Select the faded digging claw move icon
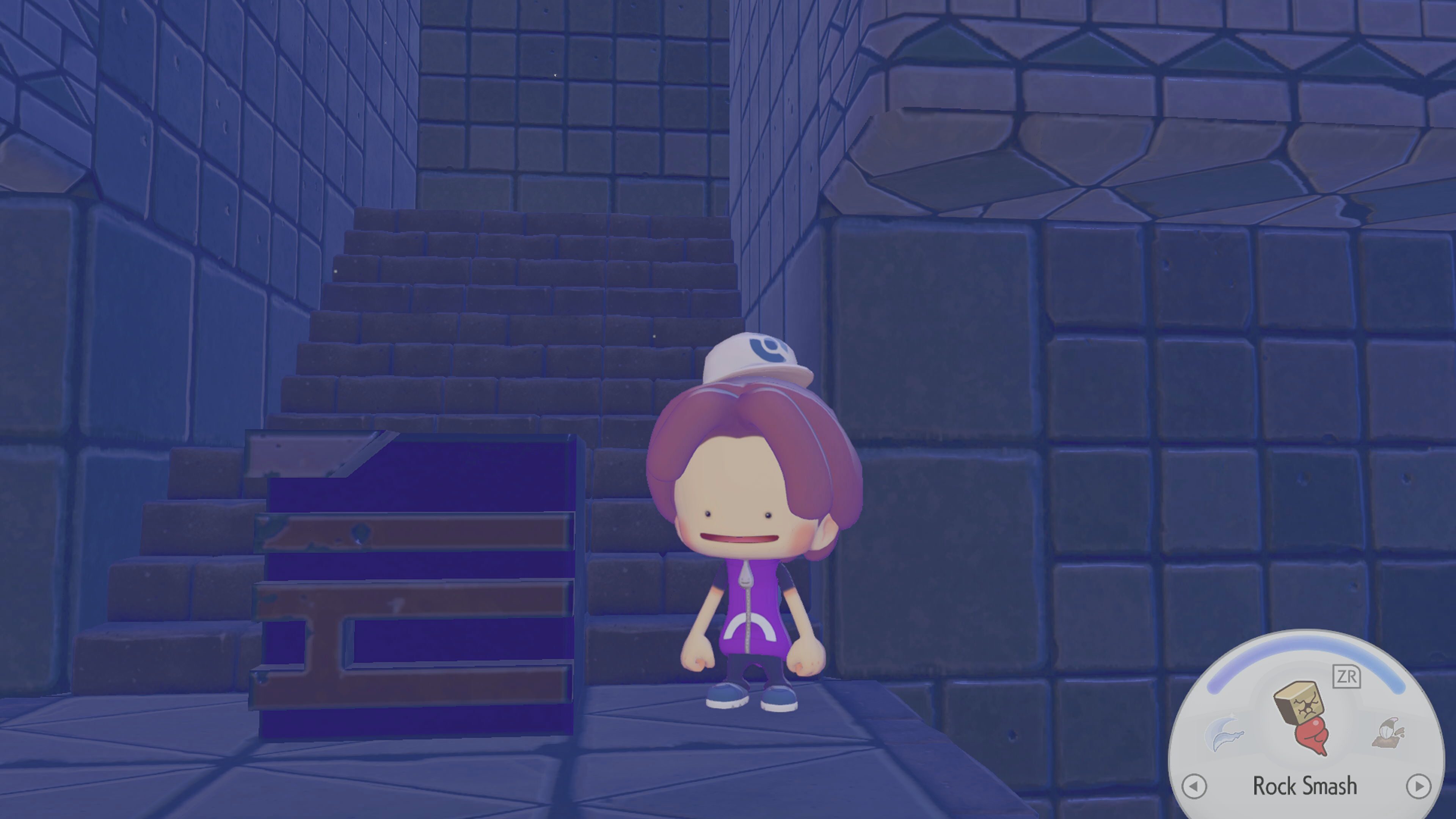 tap(1389, 733)
